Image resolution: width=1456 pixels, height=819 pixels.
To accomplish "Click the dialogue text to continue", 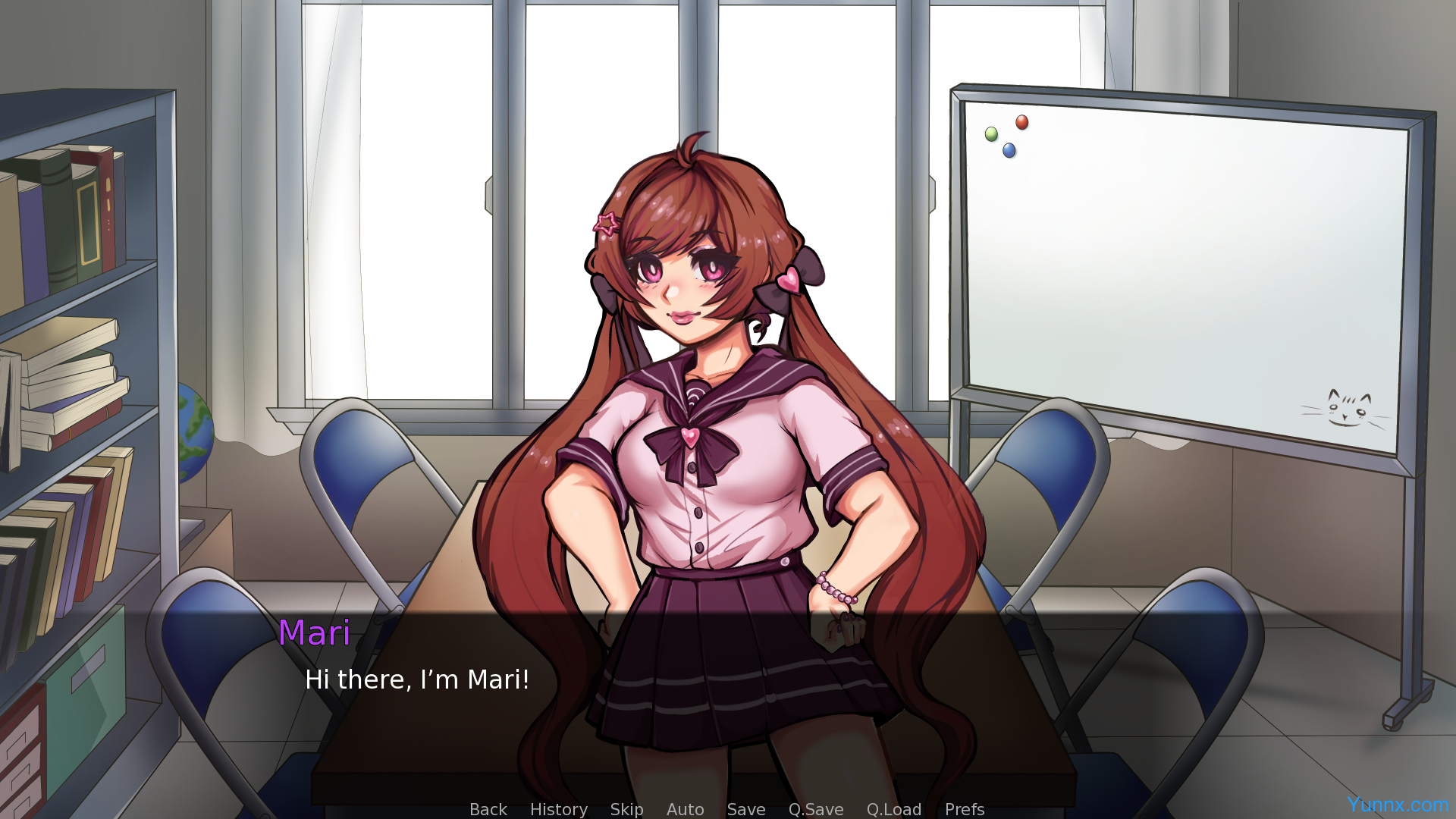I will pyautogui.click(x=416, y=679).
